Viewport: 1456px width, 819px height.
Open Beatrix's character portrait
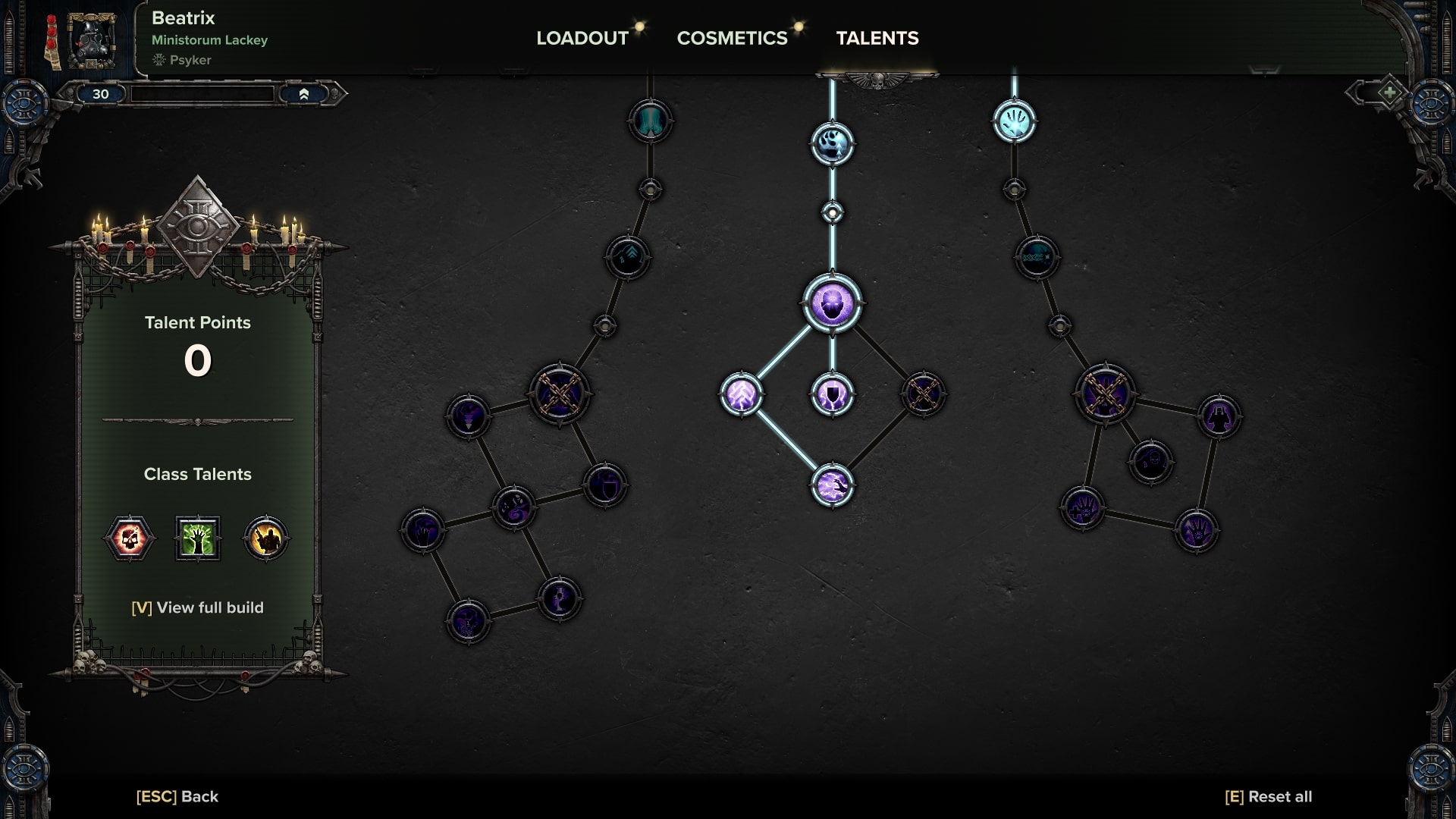[x=91, y=39]
